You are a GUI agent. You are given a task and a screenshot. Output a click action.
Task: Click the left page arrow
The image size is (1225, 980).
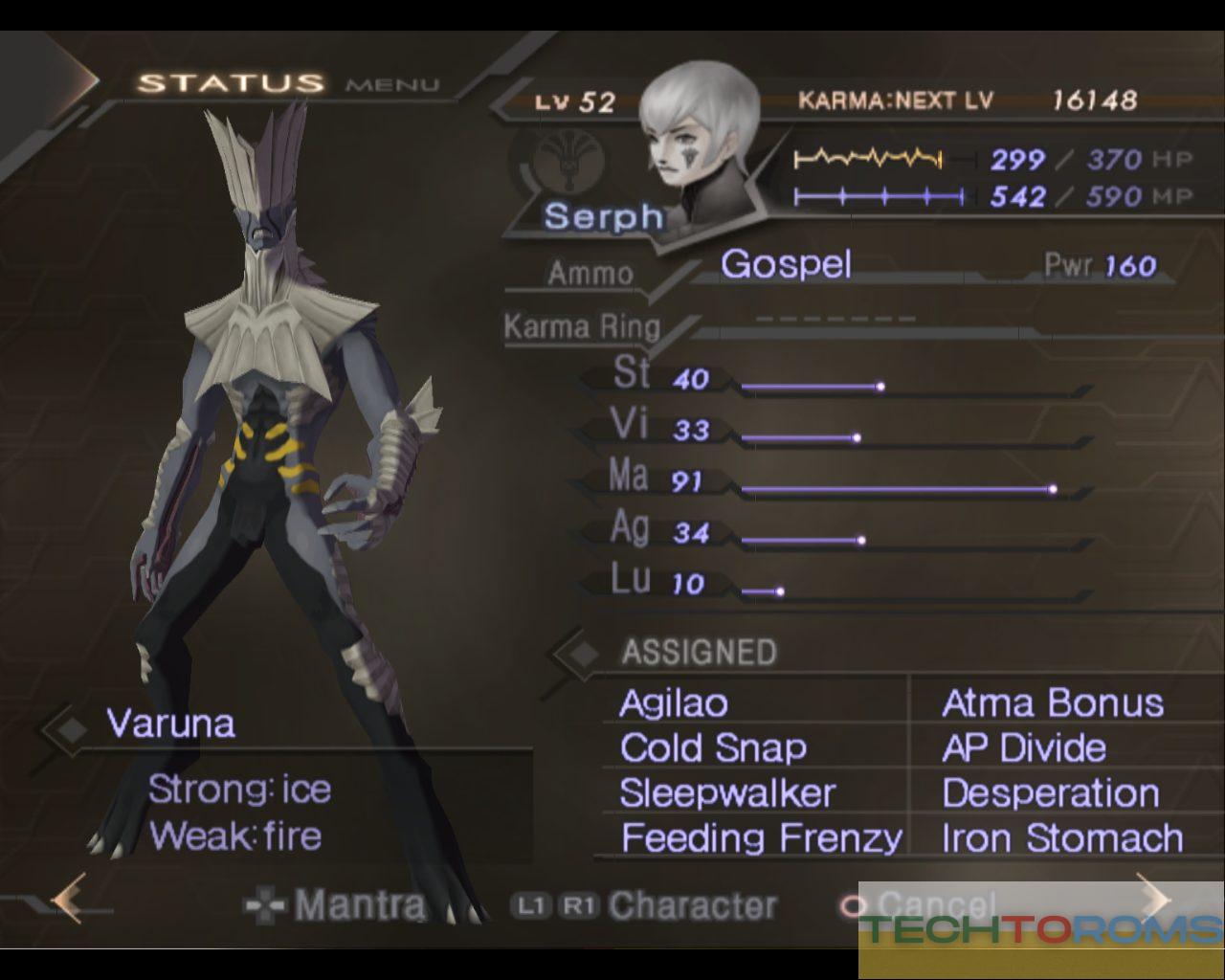tap(69, 899)
